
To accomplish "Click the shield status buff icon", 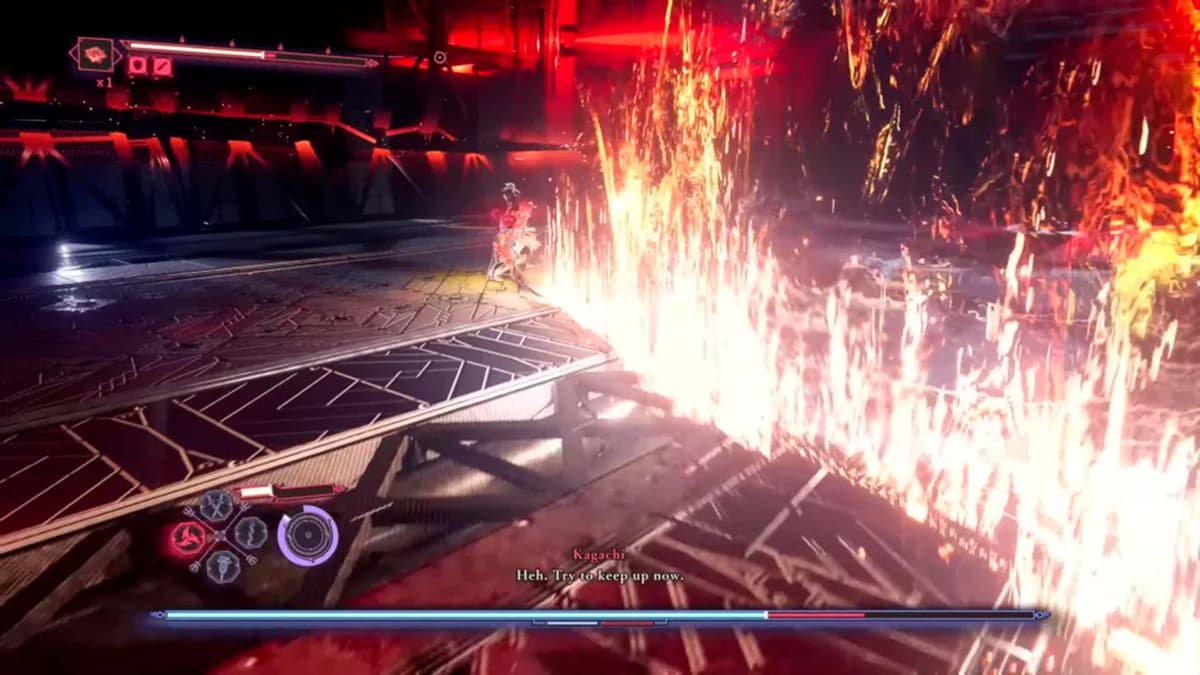I will click(x=138, y=67).
